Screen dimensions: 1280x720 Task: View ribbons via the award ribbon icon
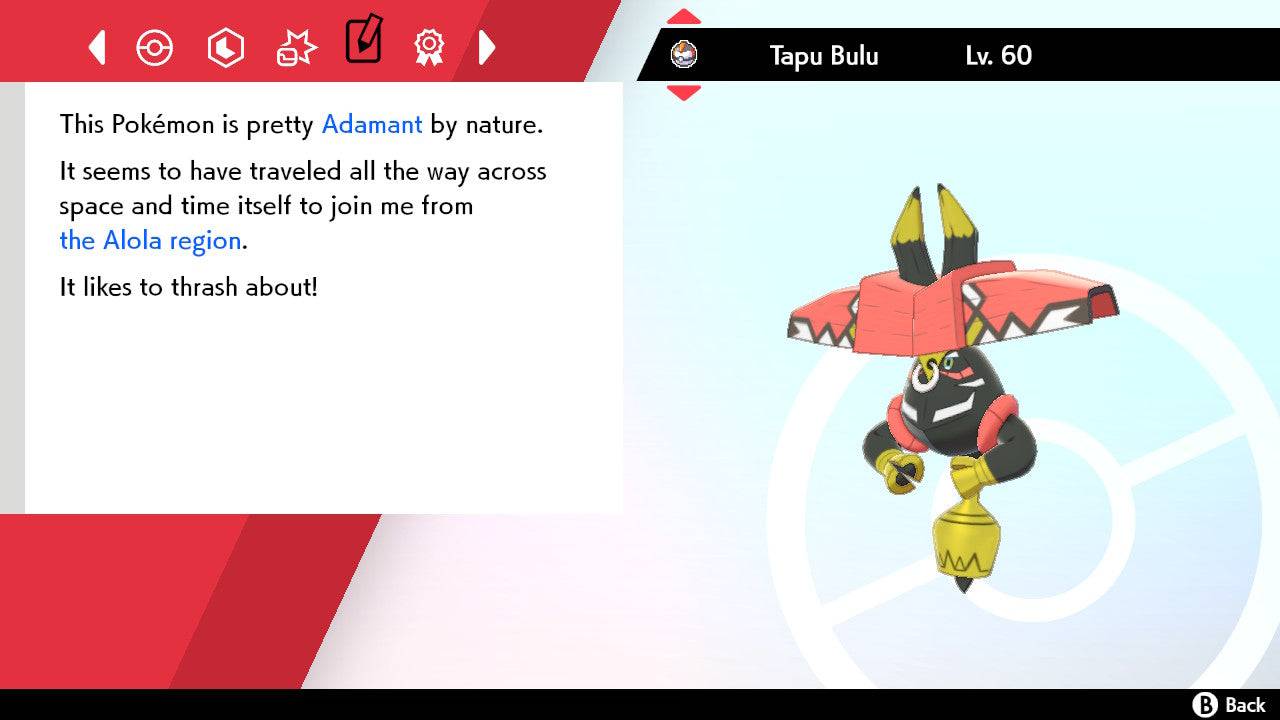[429, 46]
